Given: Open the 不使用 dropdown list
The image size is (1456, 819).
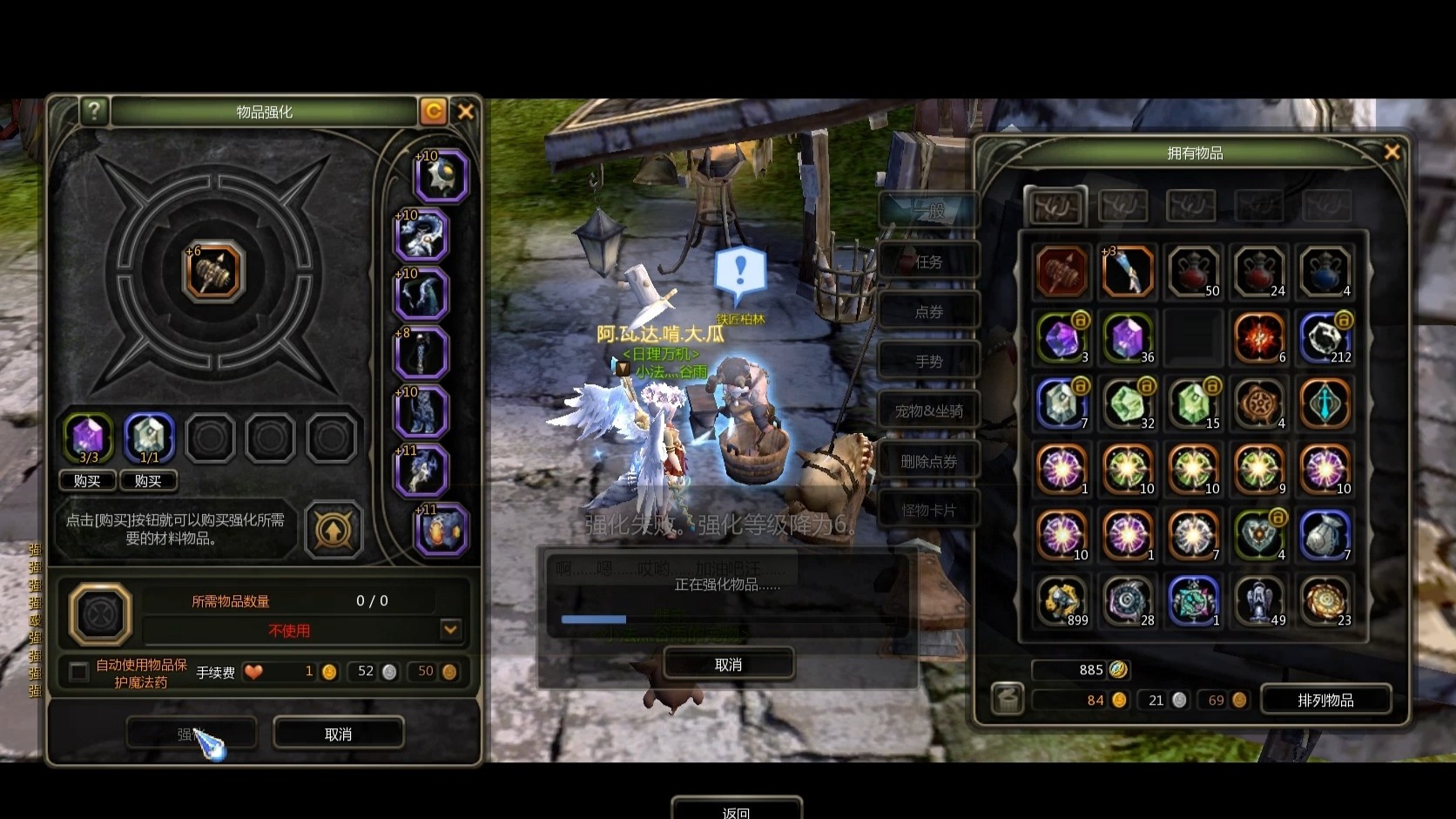Looking at the screenshot, I should click(x=450, y=629).
